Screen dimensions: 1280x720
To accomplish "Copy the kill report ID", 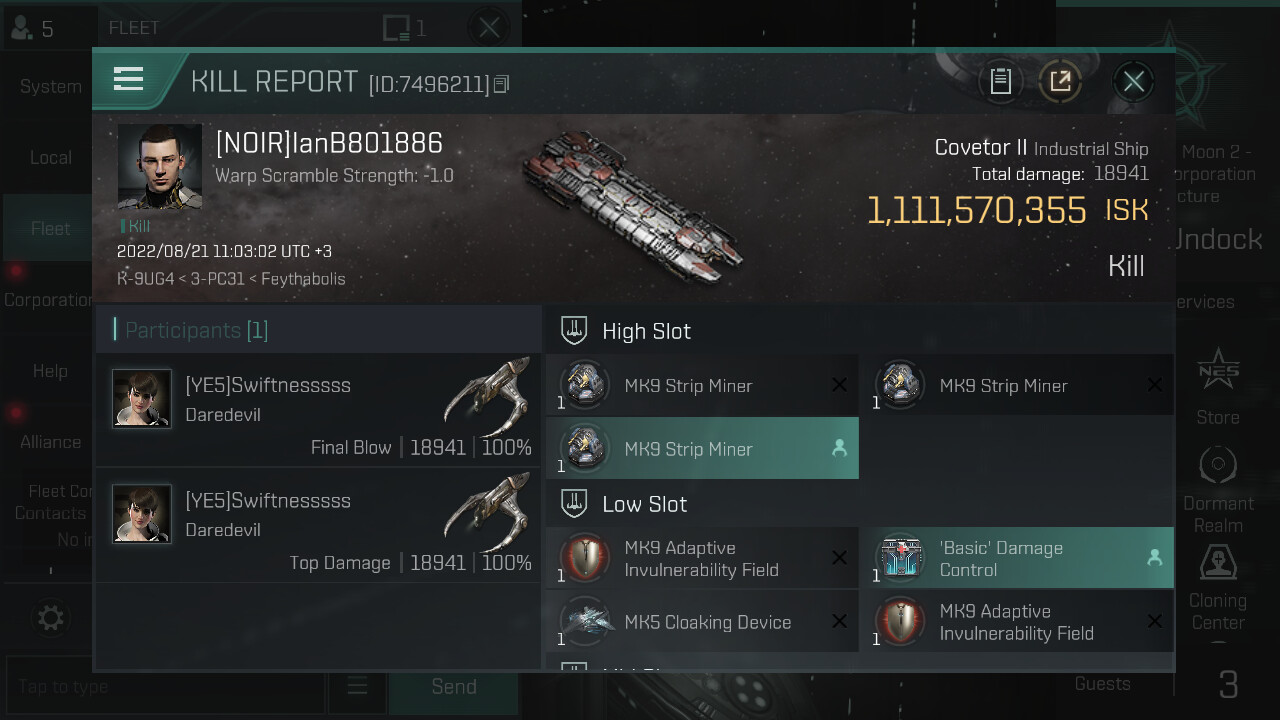I will tap(502, 84).
